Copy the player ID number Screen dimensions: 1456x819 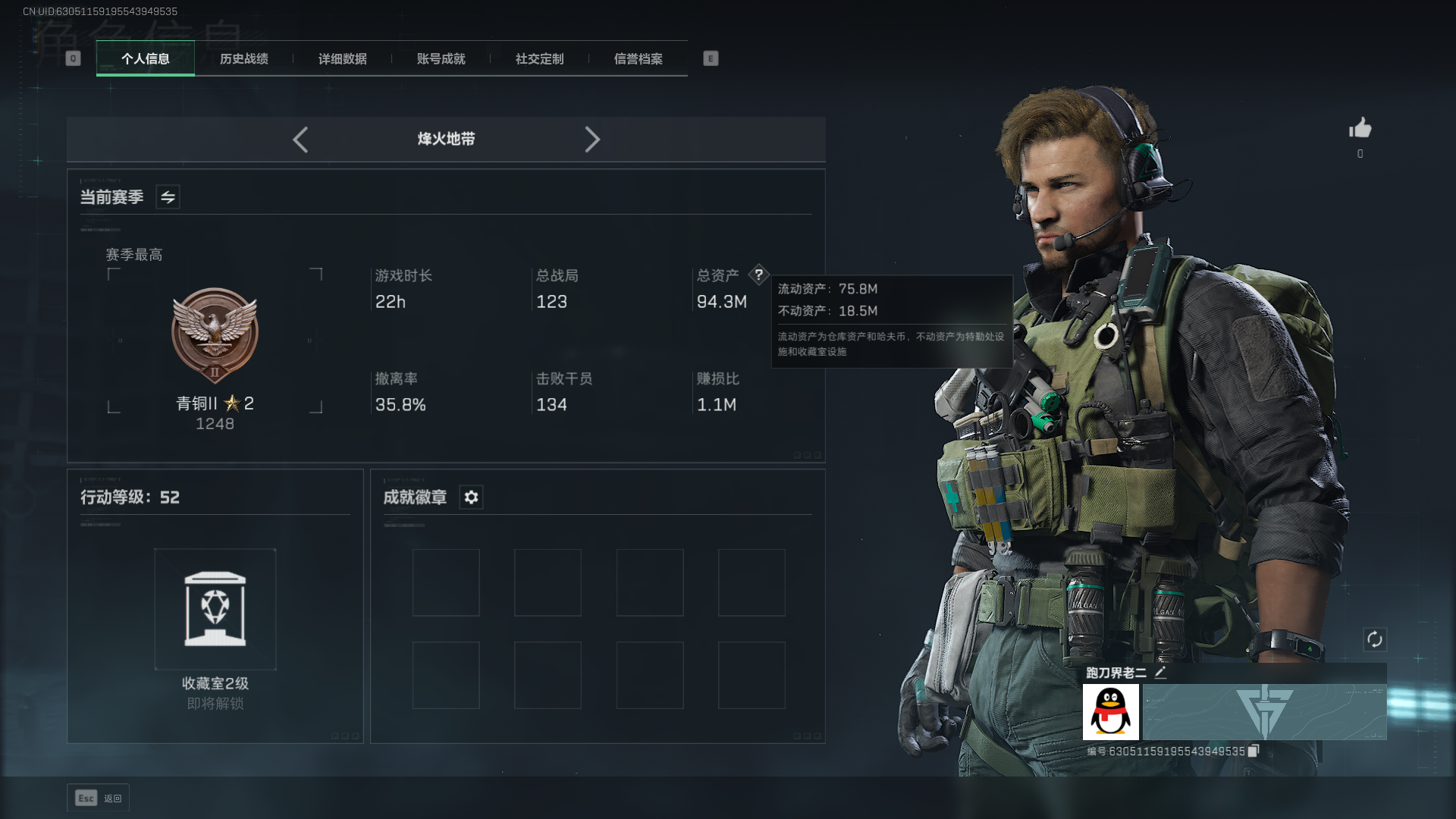(x=1253, y=751)
